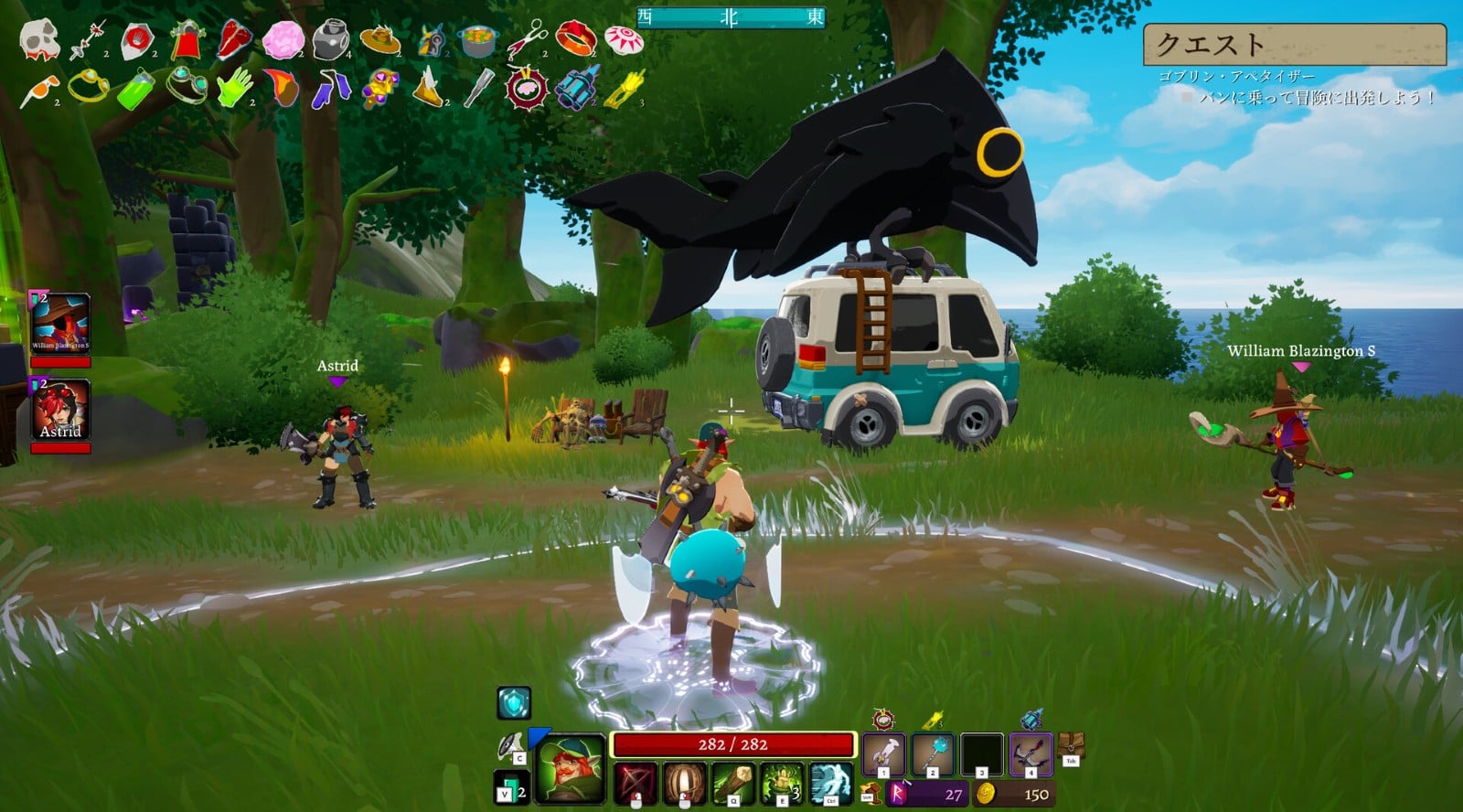Activate the crossbow shot ability
1463x812 pixels.
pyautogui.click(x=635, y=783)
